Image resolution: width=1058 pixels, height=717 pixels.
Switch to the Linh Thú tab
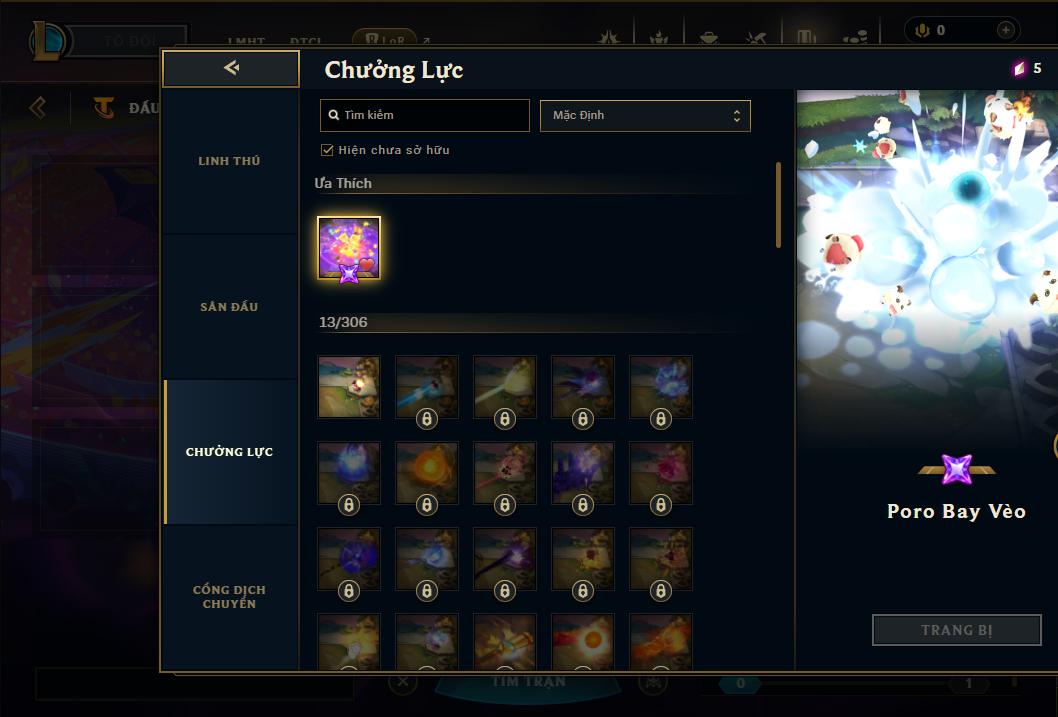(229, 161)
